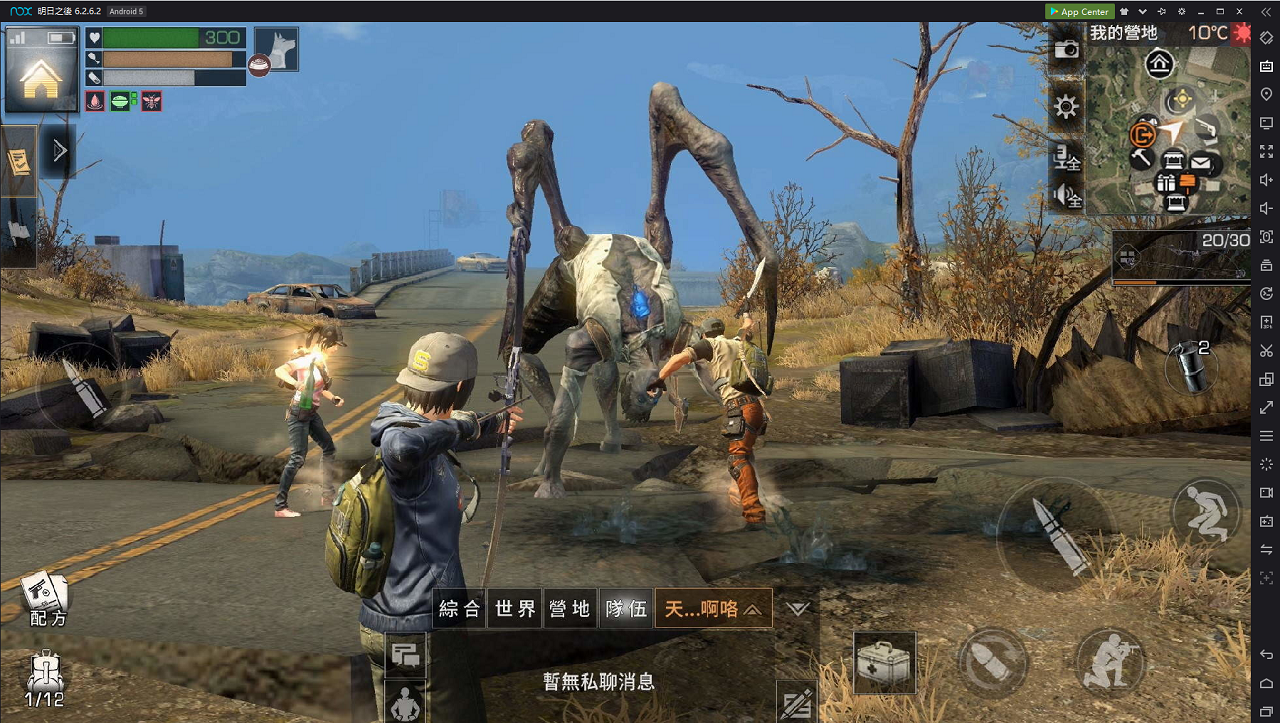Open the 天...啊咯 private chat tab
This screenshot has height=723, width=1280.
coord(713,608)
